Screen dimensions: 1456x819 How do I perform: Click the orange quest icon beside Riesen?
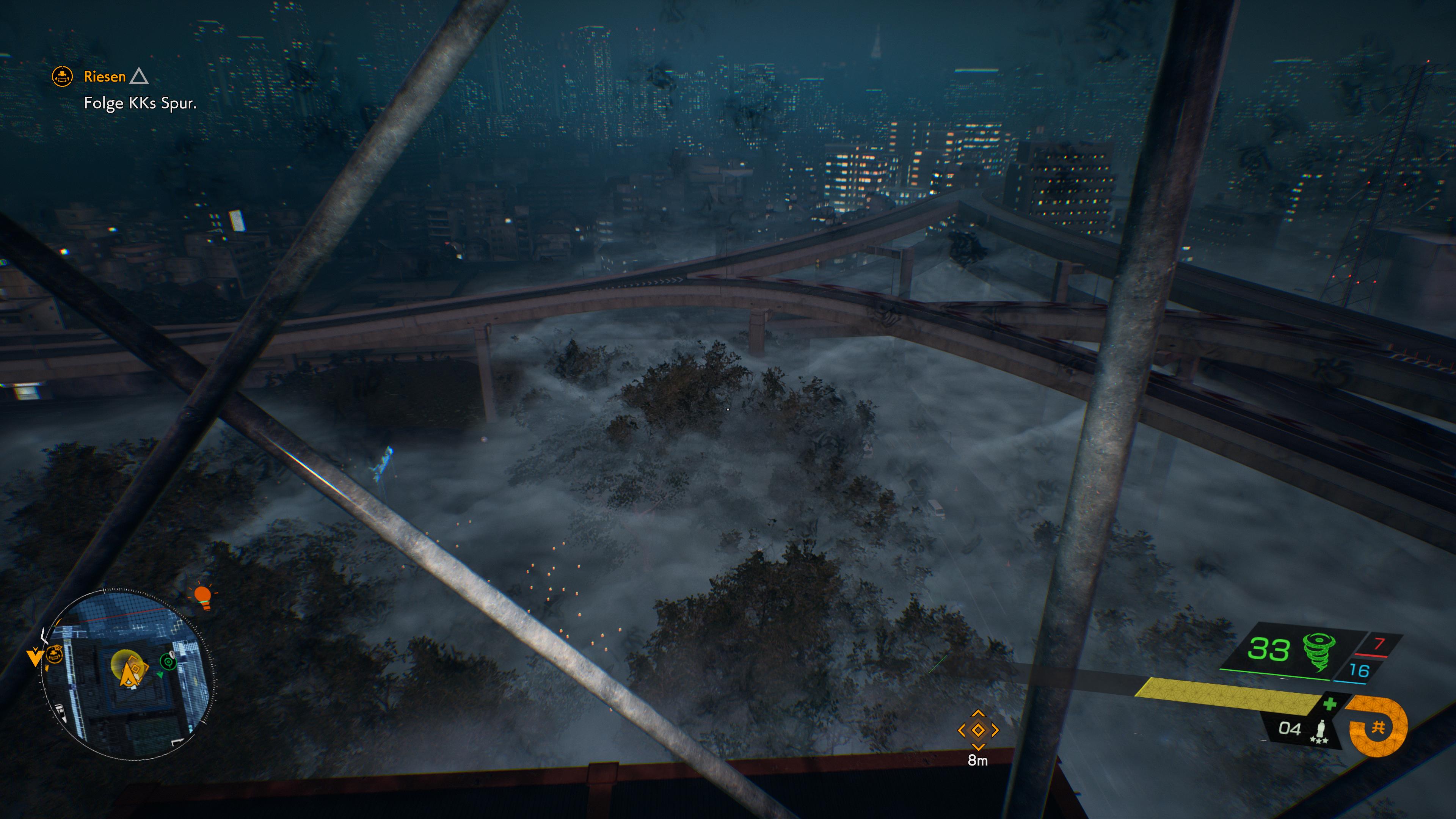tap(62, 76)
